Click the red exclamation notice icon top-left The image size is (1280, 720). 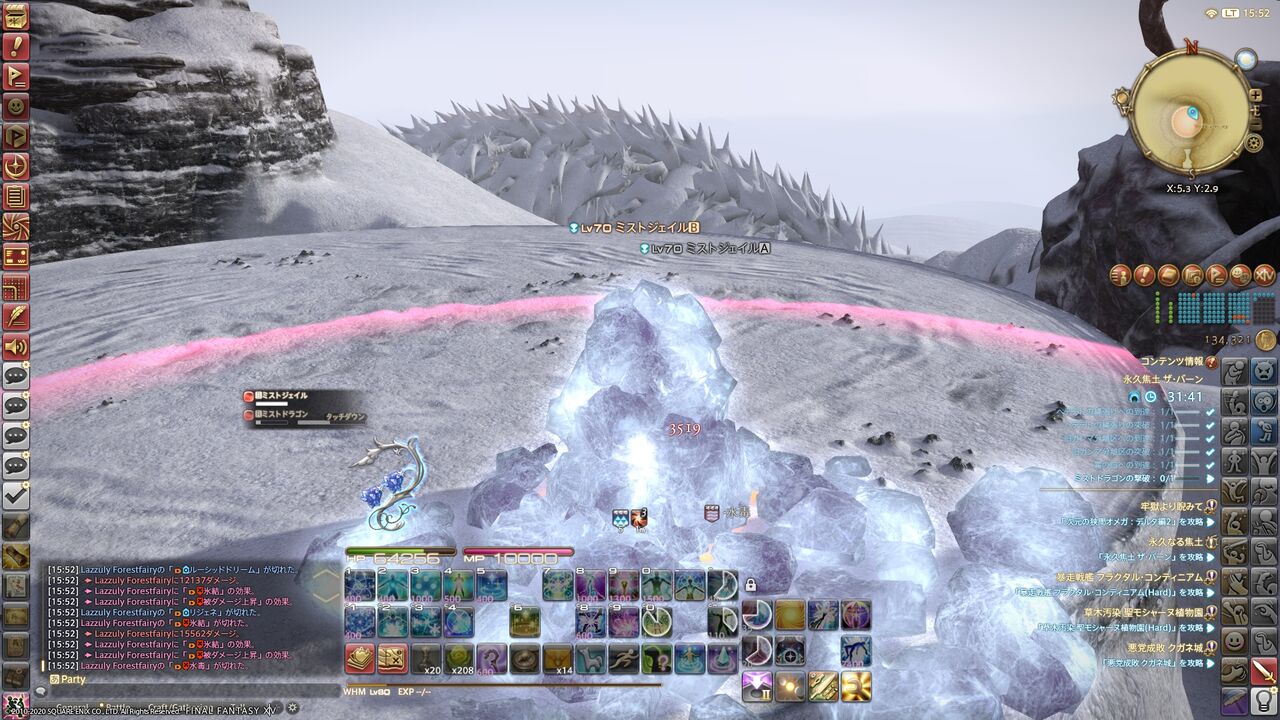15,45
